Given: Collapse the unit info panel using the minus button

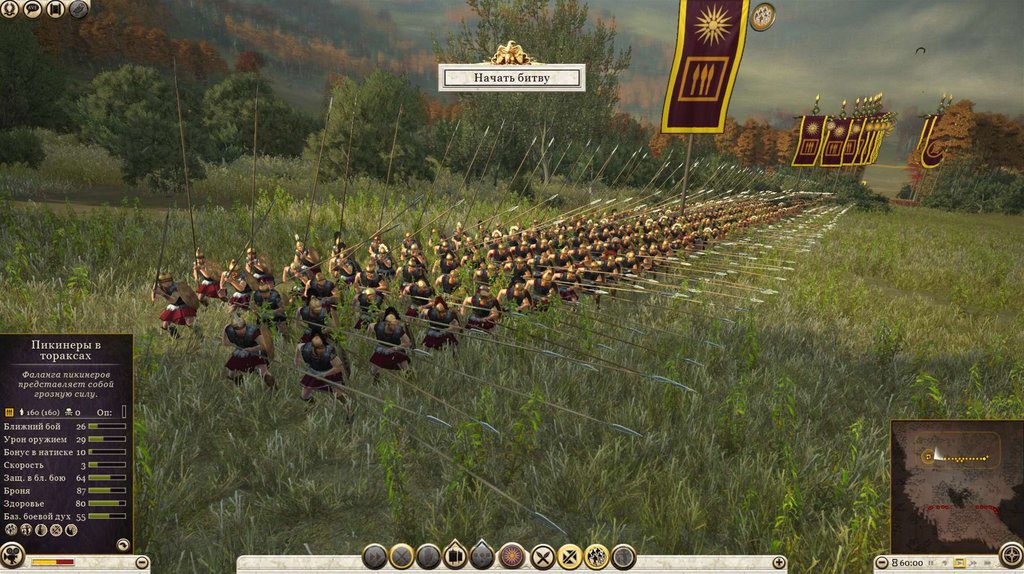Looking at the screenshot, I should [143, 563].
